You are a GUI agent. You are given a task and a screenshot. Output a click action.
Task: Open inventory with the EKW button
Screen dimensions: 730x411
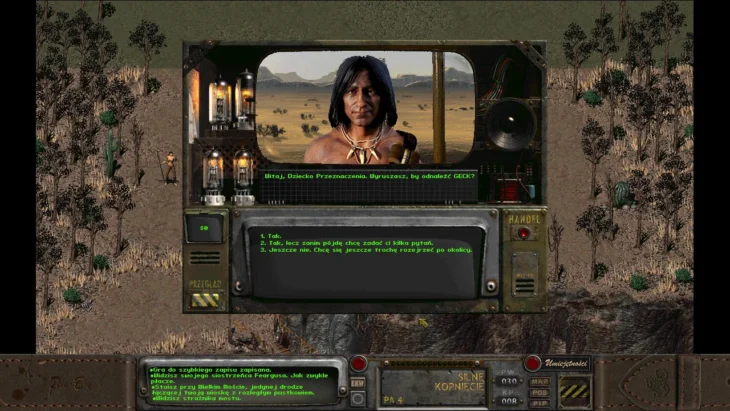tap(358, 381)
